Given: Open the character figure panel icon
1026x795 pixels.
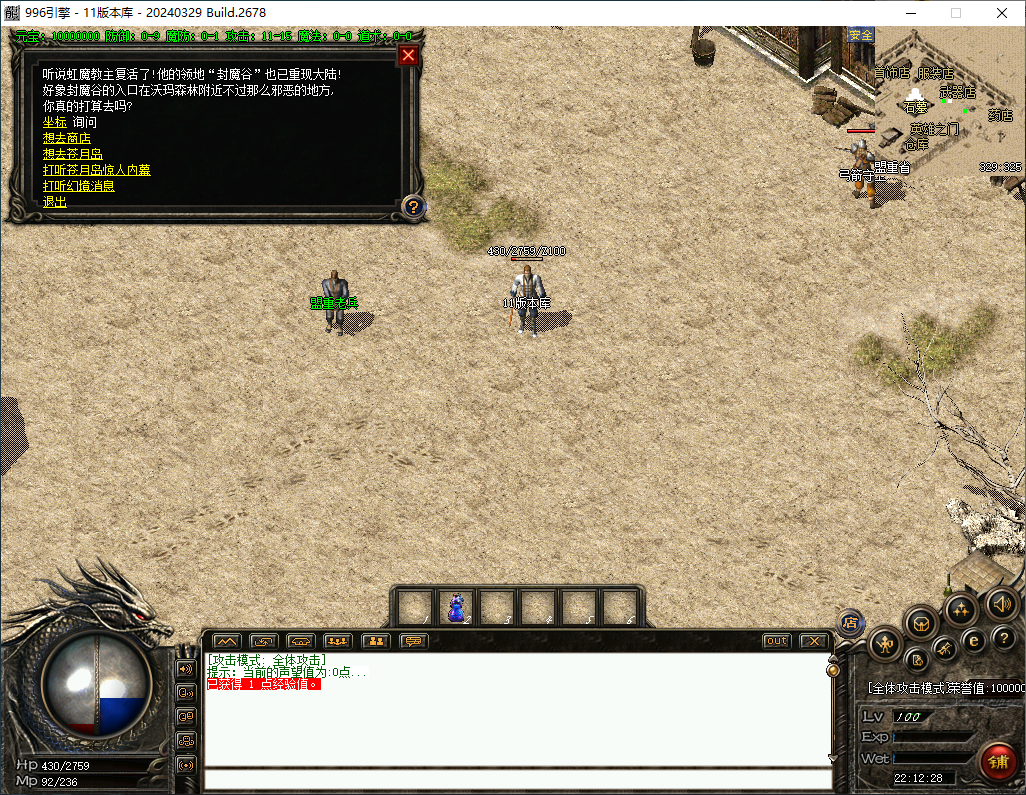Looking at the screenshot, I should 886,645.
